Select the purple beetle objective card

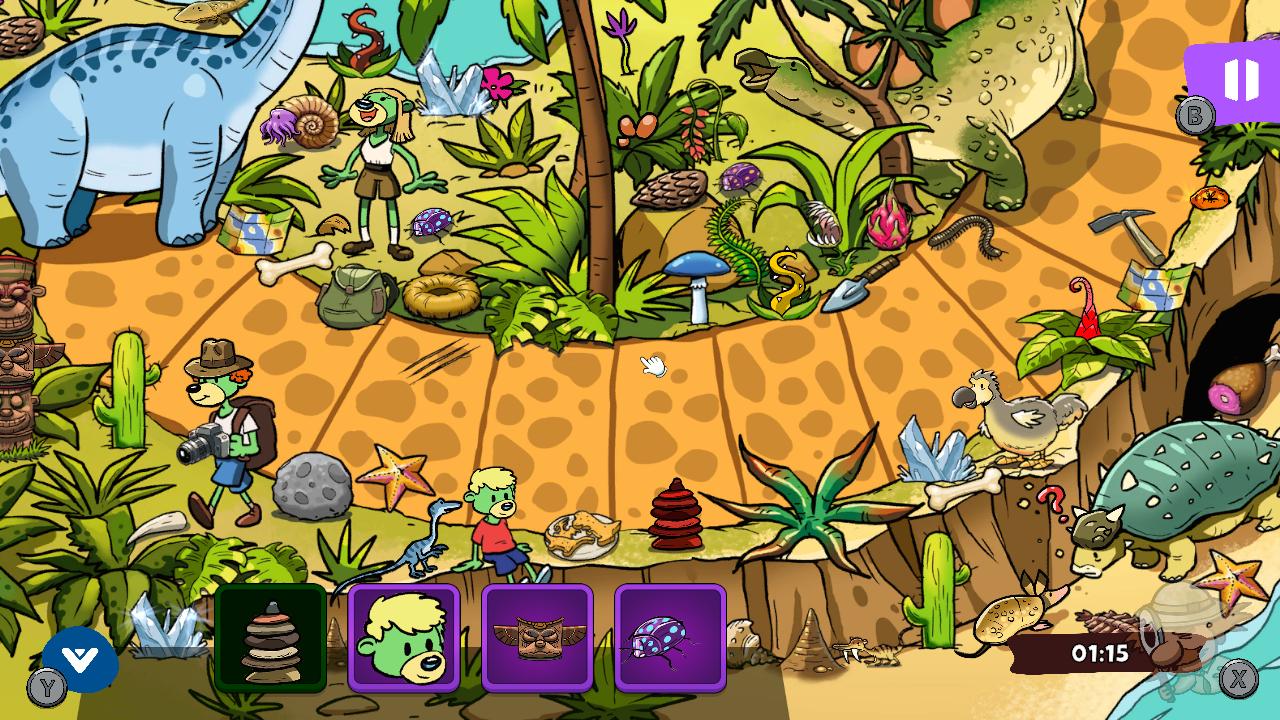pos(671,639)
